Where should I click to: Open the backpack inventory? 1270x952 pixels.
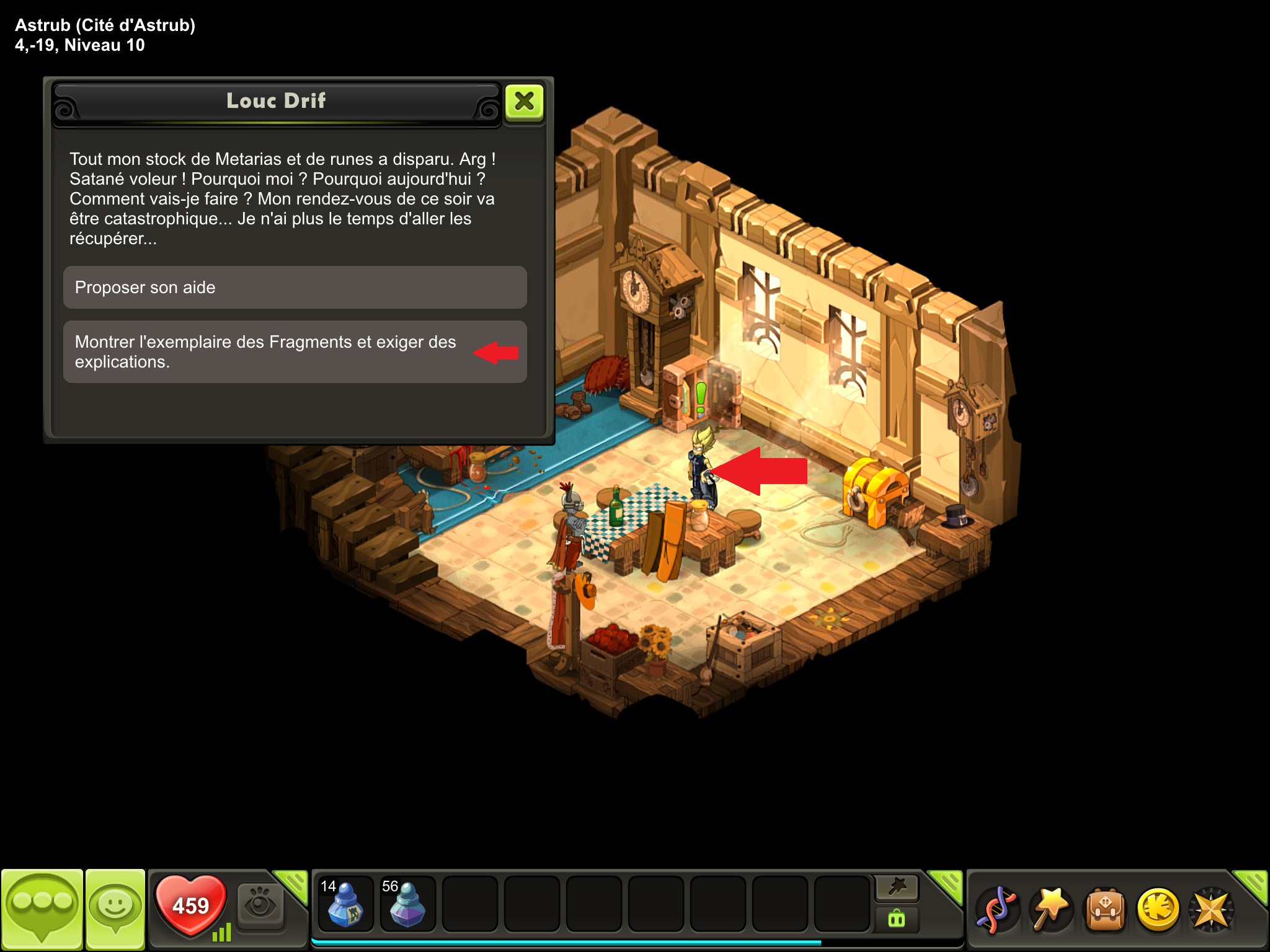click(x=1104, y=909)
